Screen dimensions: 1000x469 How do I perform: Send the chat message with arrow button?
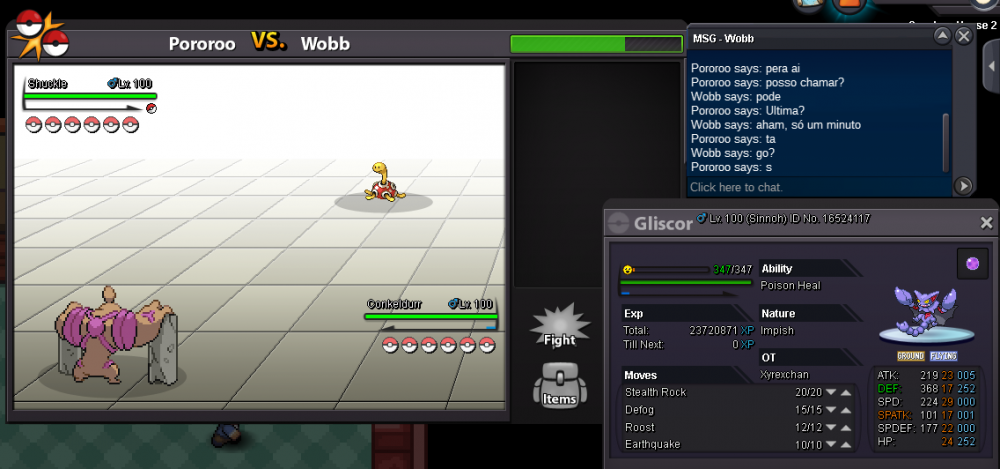point(963,186)
